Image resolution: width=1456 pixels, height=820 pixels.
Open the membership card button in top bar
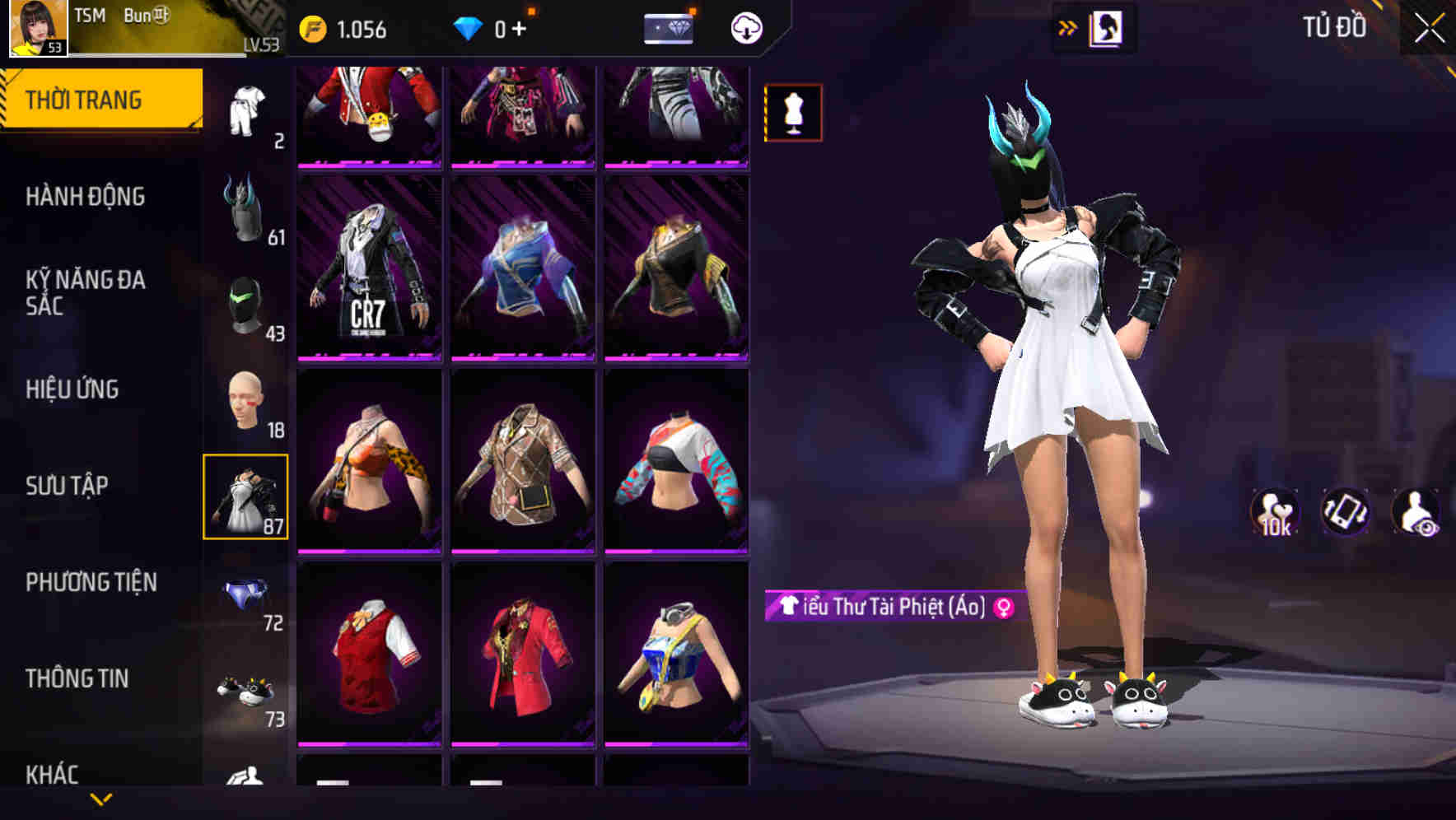click(667, 26)
